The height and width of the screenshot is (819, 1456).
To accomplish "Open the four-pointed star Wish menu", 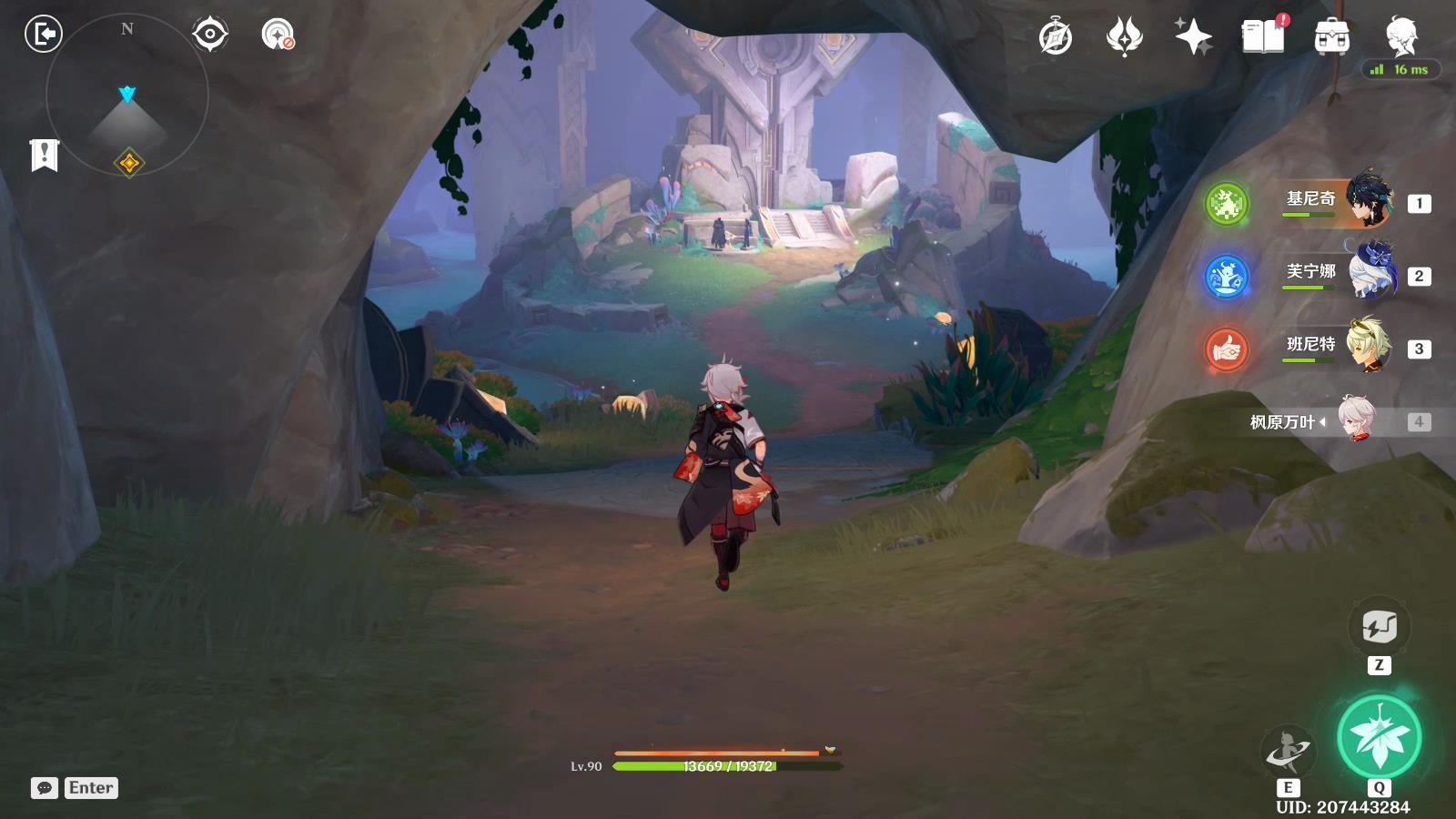I will (x=1193, y=37).
